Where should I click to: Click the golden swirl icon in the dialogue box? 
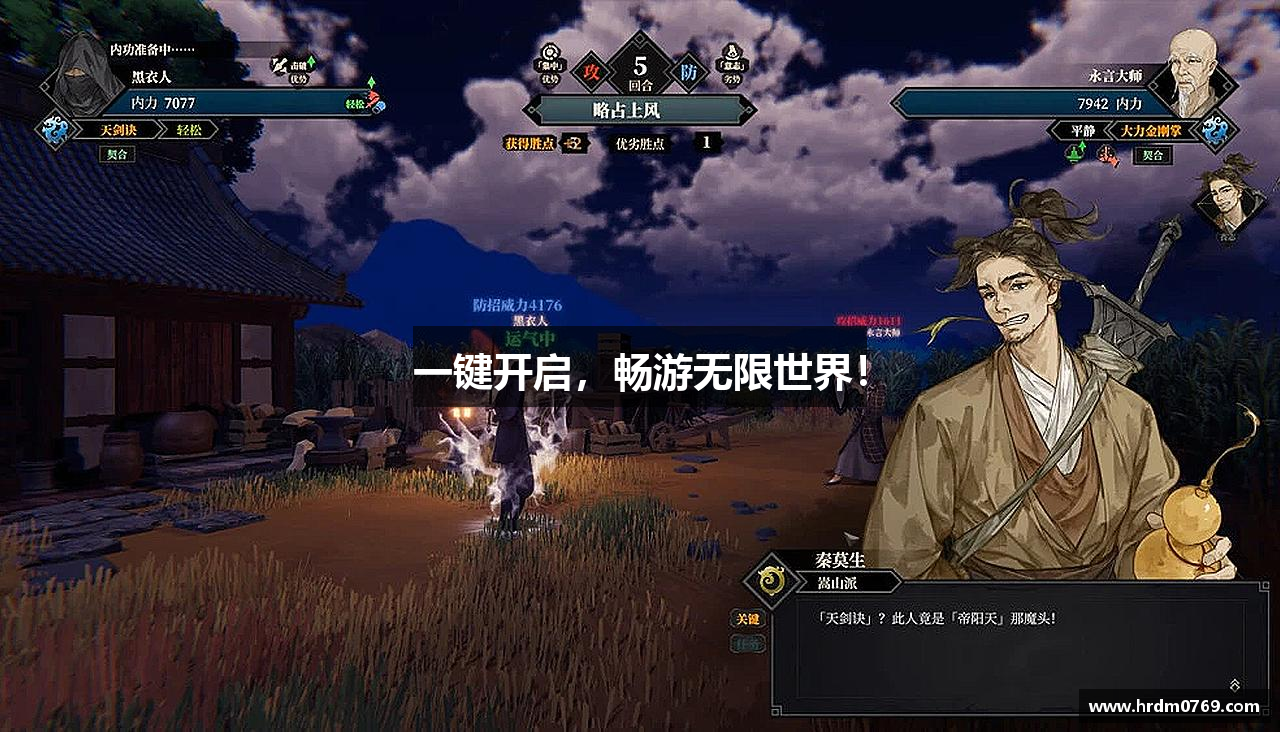coord(770,578)
